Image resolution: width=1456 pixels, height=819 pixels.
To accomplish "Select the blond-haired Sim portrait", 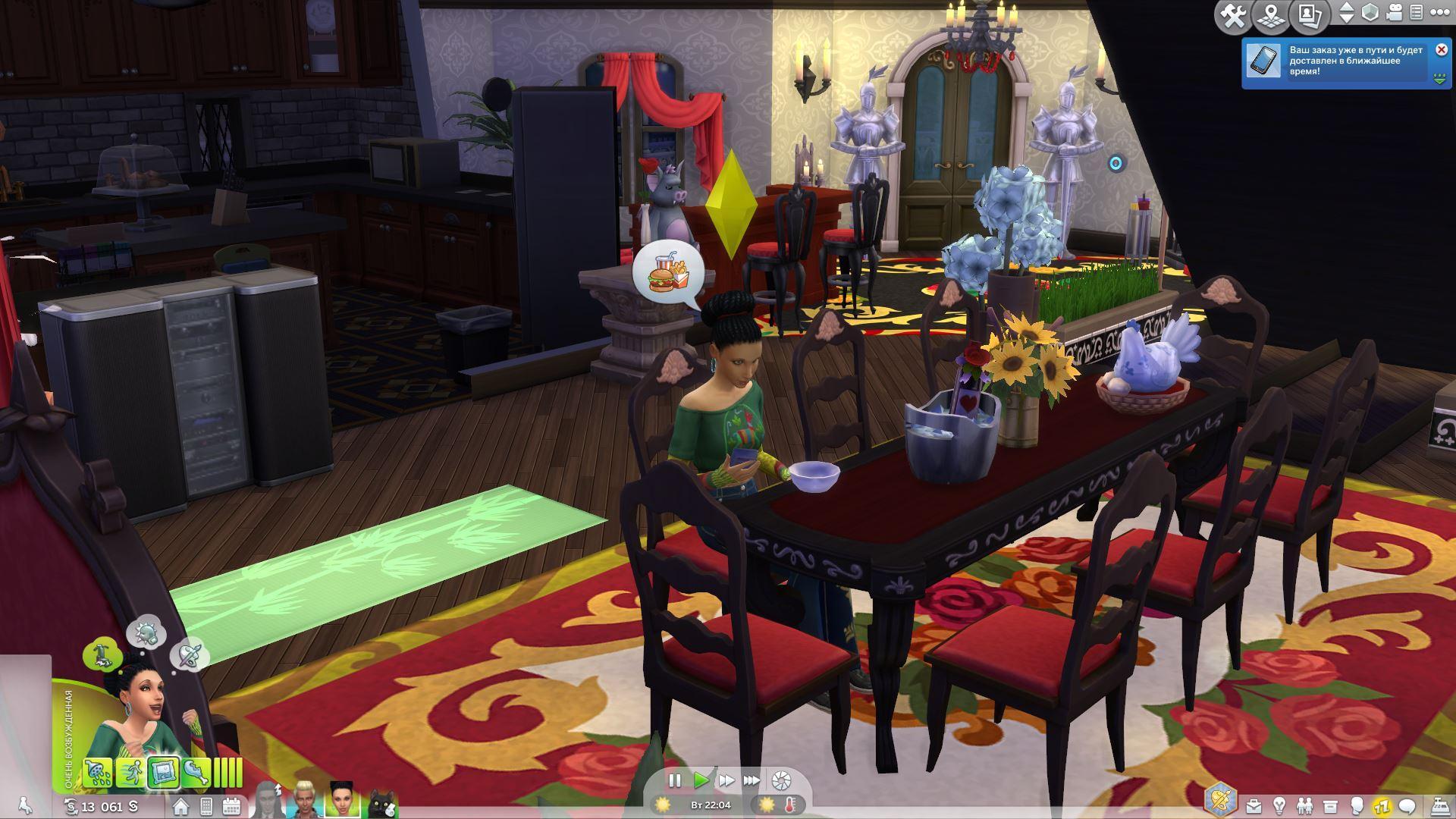I will point(306,801).
